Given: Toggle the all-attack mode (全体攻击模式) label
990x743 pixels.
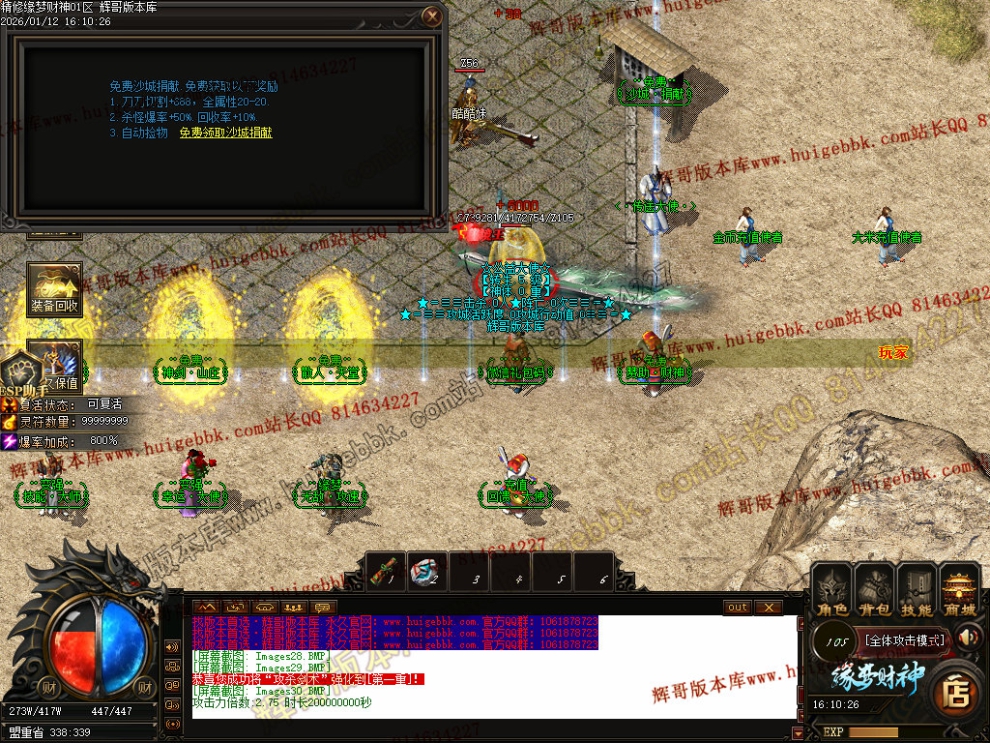Looking at the screenshot, I should click(x=905, y=639).
